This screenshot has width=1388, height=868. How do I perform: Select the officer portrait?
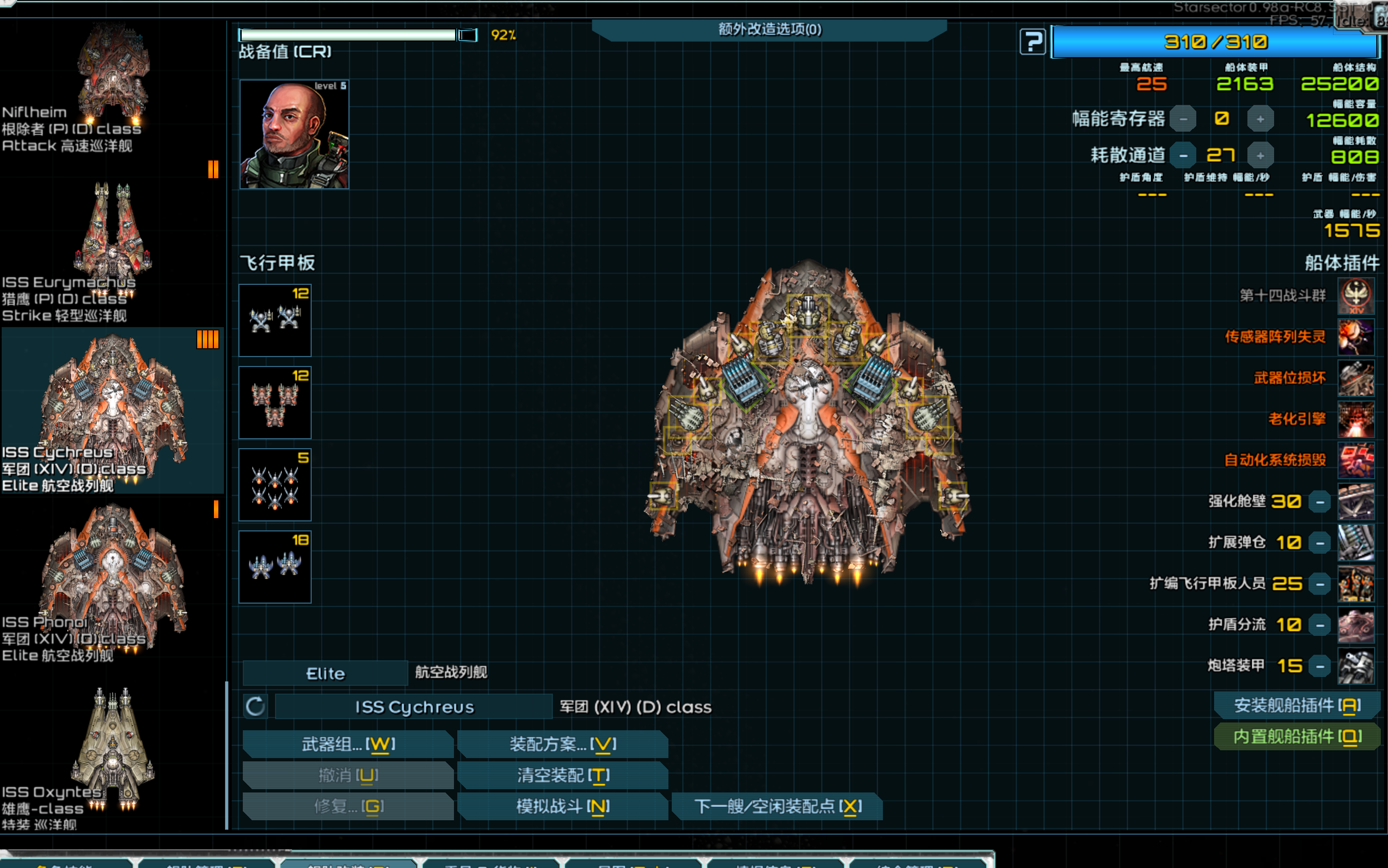pyautogui.click(x=294, y=135)
